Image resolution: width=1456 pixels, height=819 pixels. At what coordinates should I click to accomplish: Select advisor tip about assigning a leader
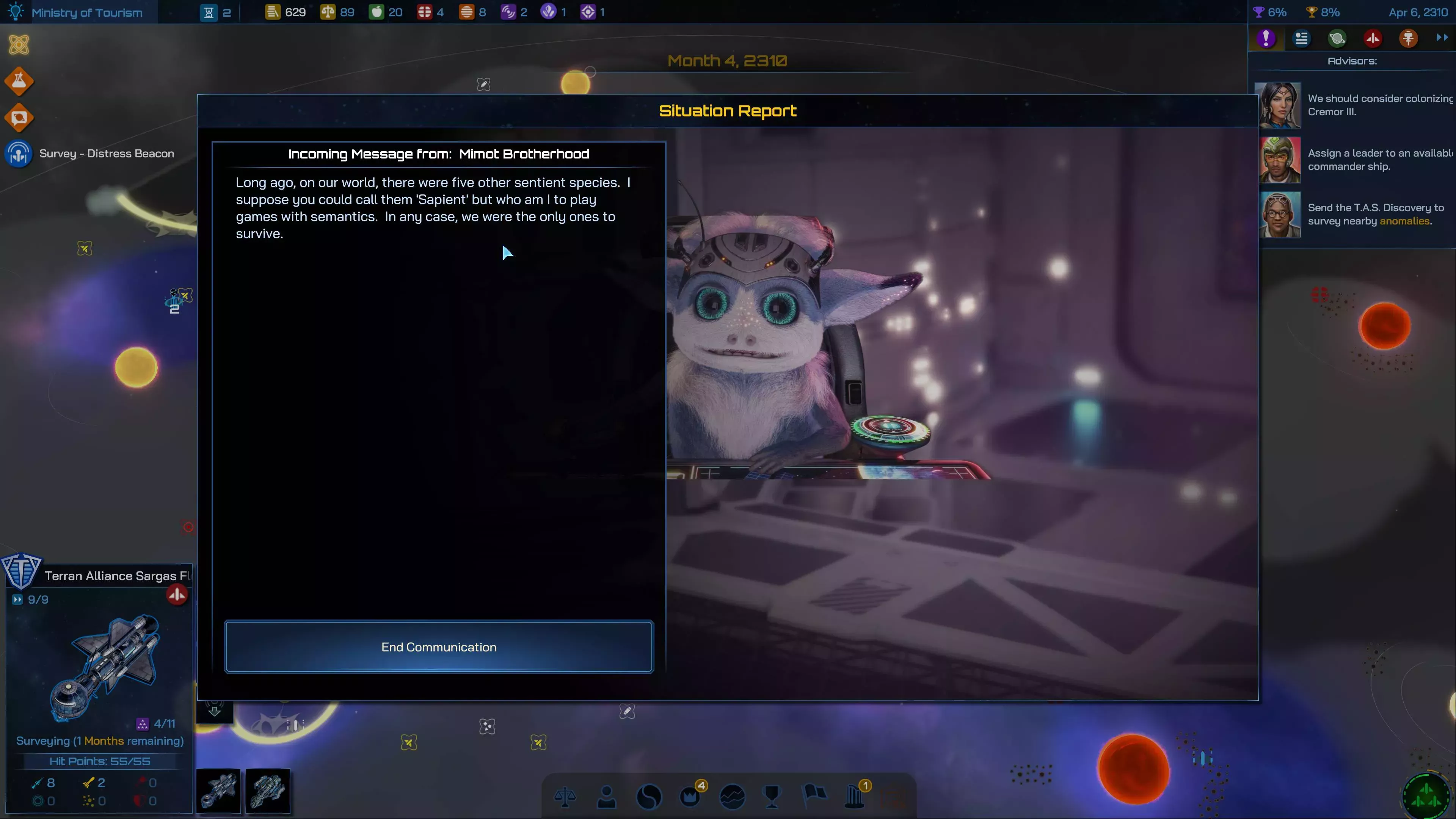tap(1379, 160)
